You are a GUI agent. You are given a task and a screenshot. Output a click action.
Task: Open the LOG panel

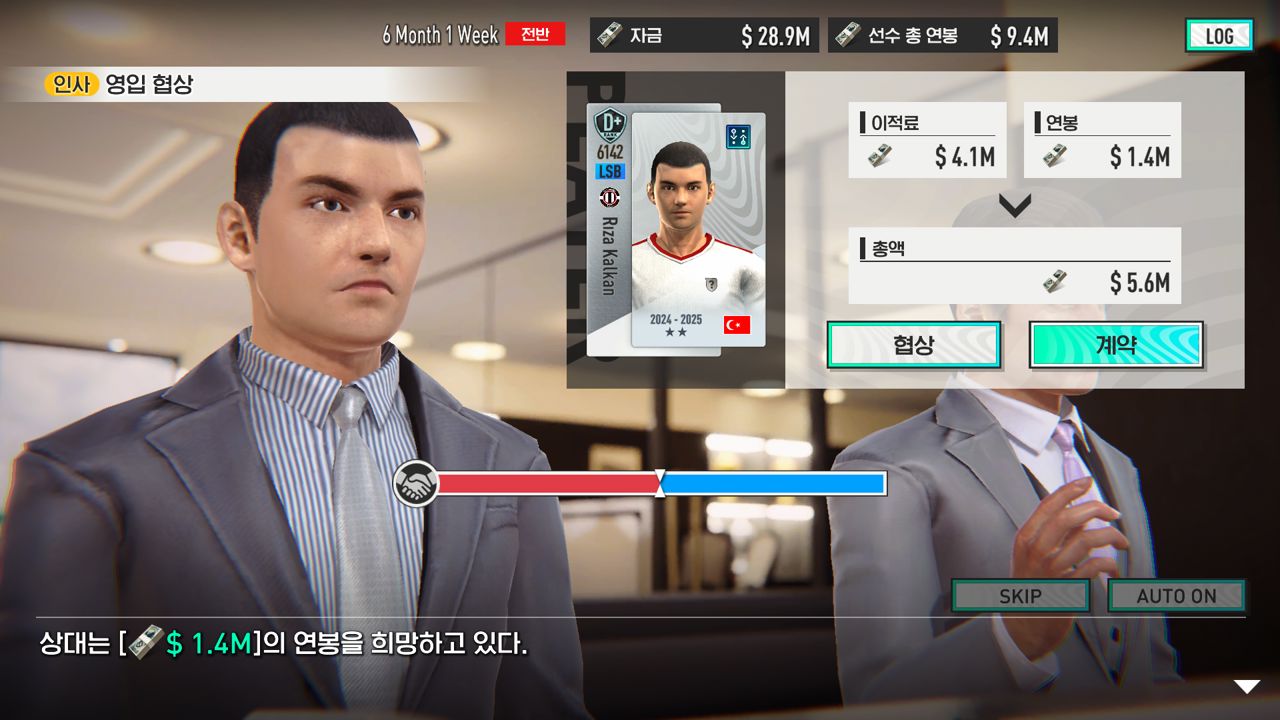[x=1219, y=36]
